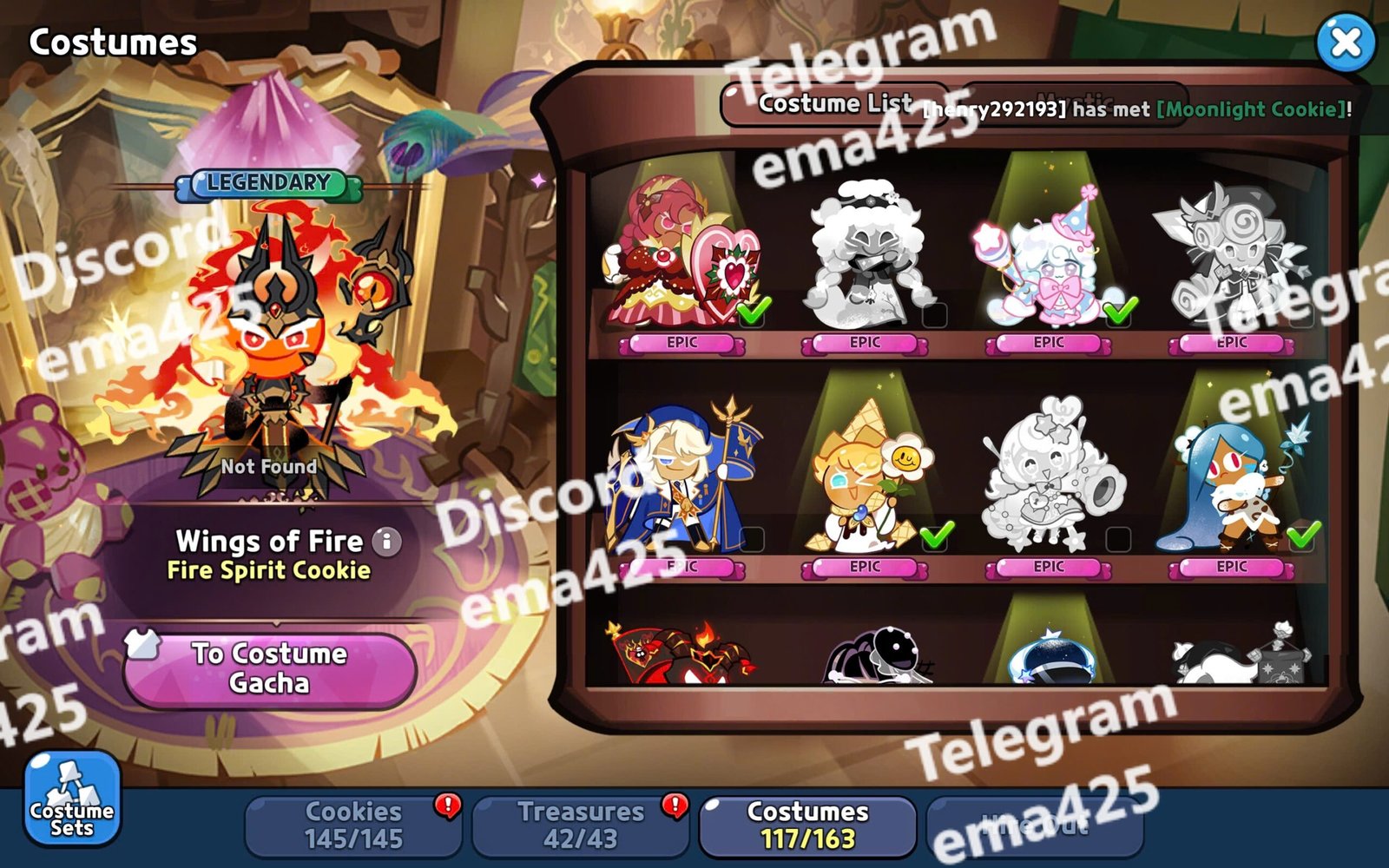Select the Costumes 117/163 tab
1389x868 pixels.
(807, 825)
